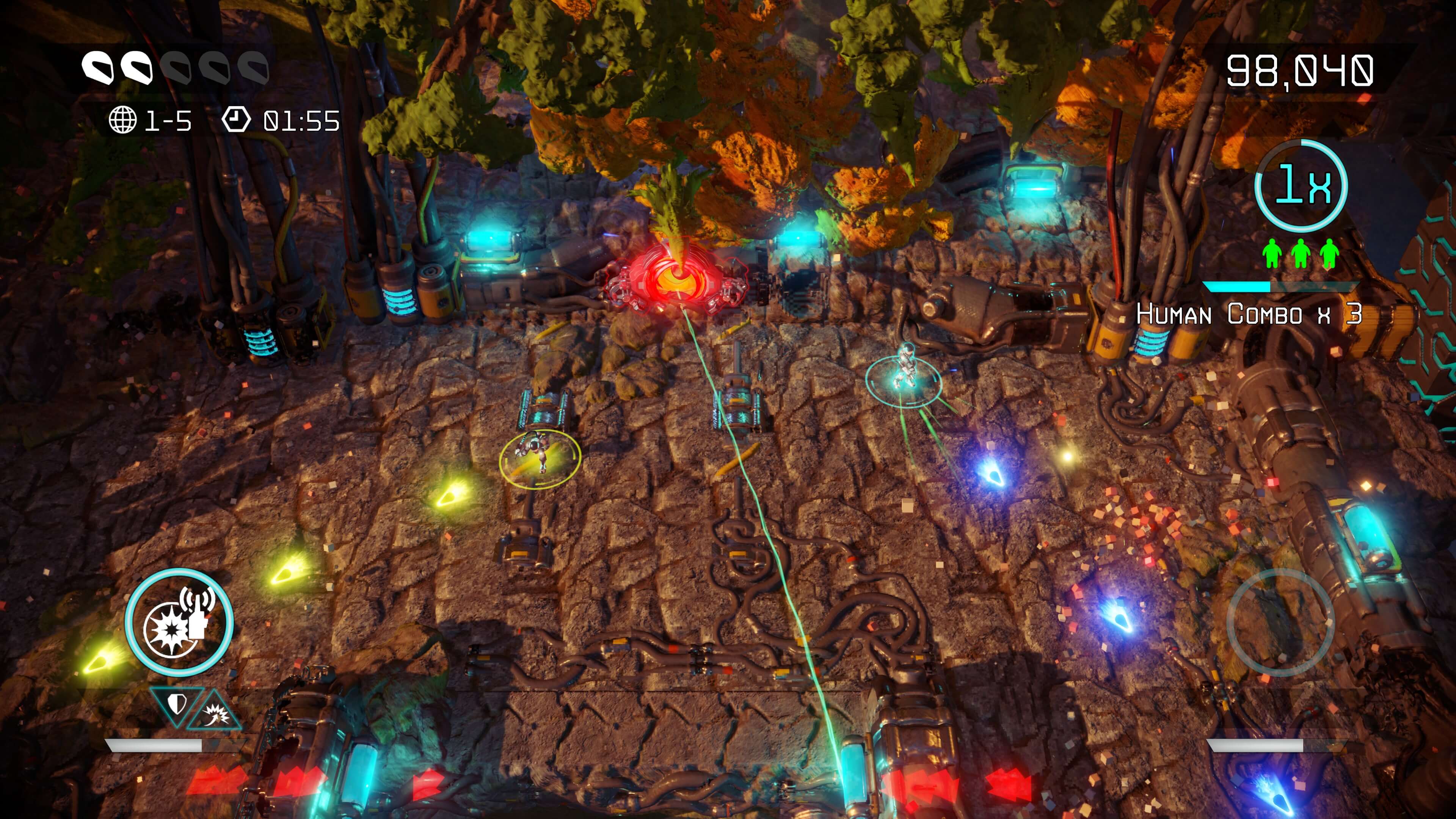Click the empty circular weapon slot
1456x819 pixels.
click(x=1281, y=622)
